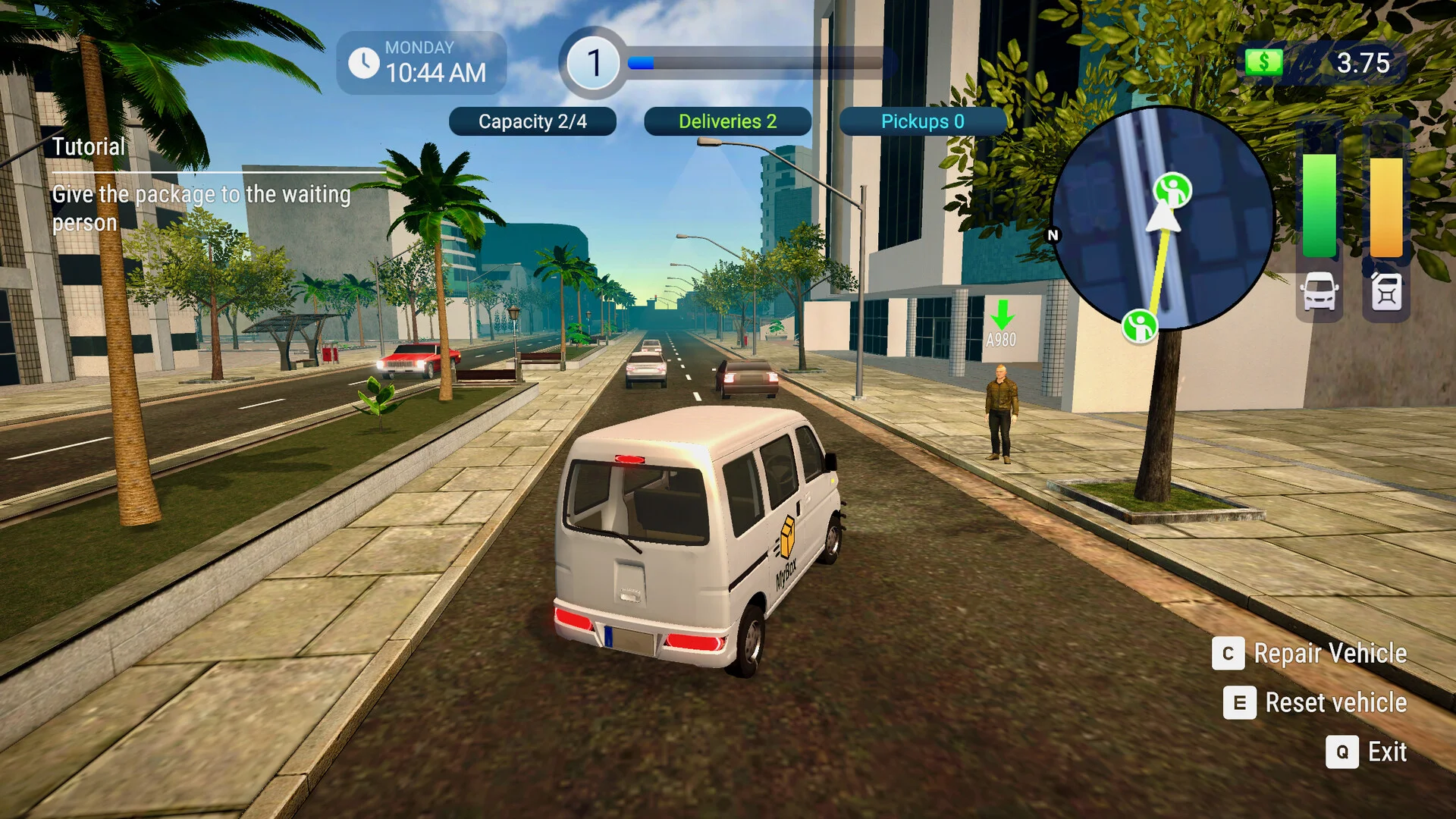Show the Pickups 0 list
Image resolution: width=1456 pixels, height=819 pixels.
click(x=922, y=121)
